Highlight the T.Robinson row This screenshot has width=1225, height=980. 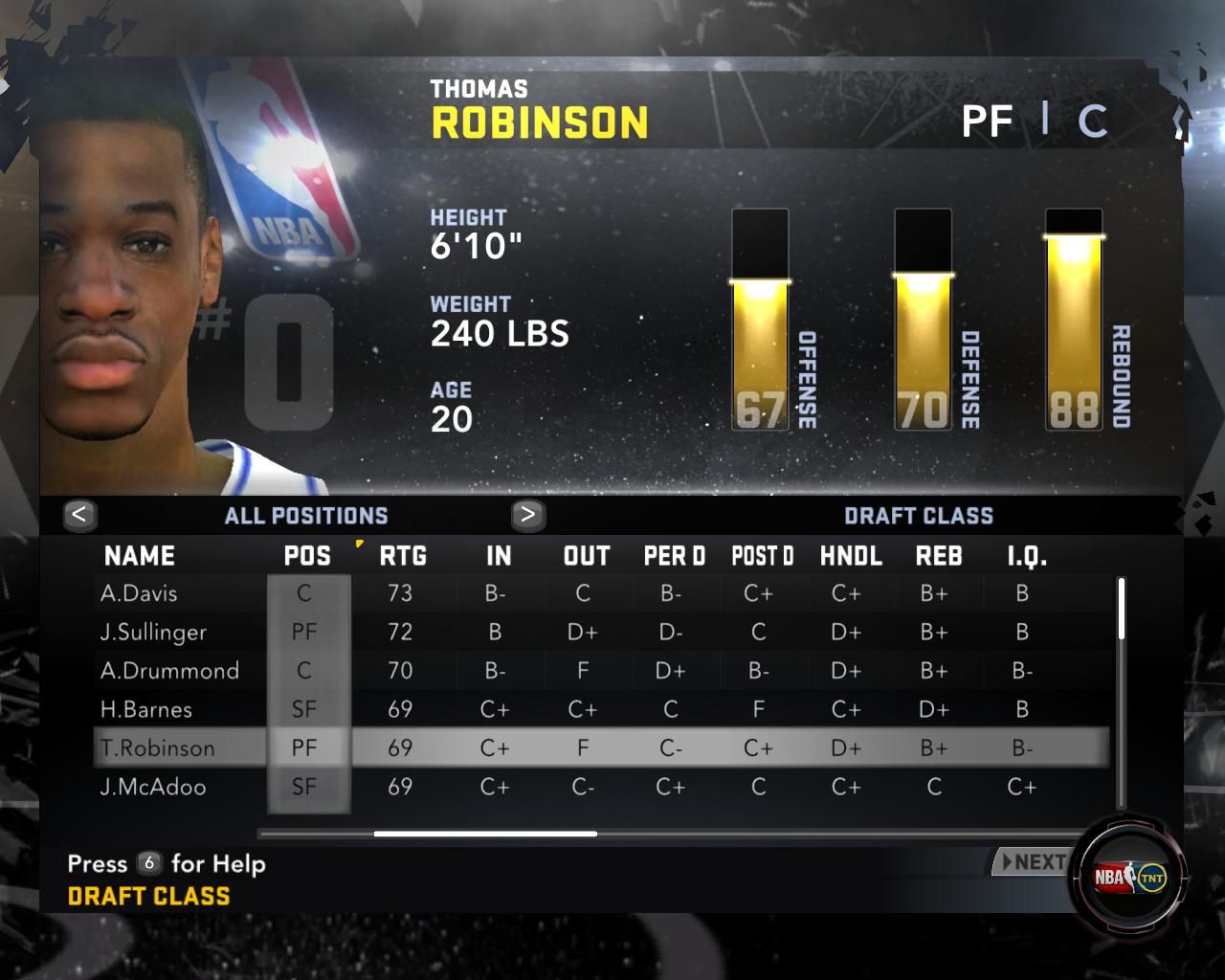click(158, 748)
